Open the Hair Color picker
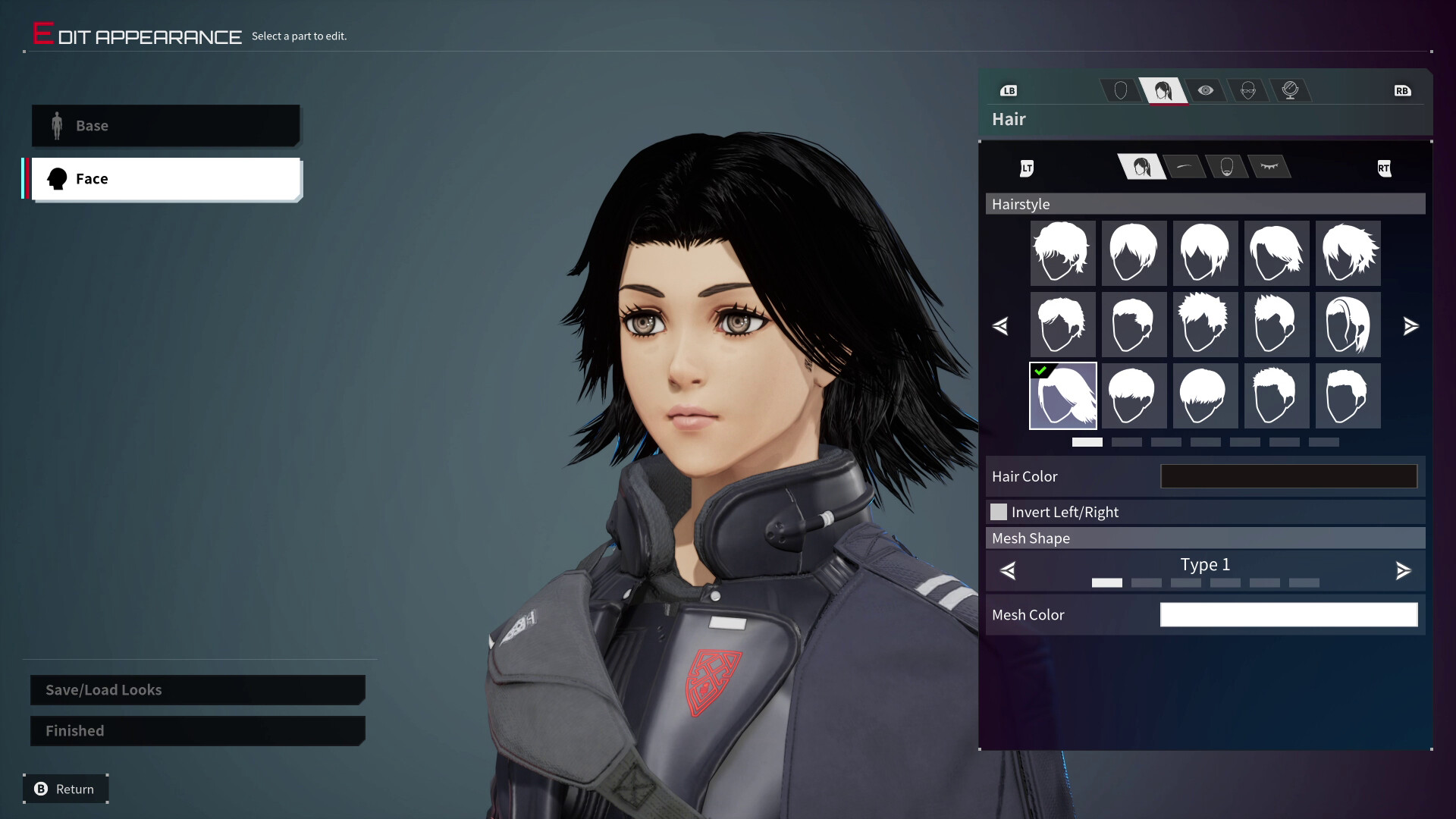Screen dimensions: 1456x819 pos(1288,476)
